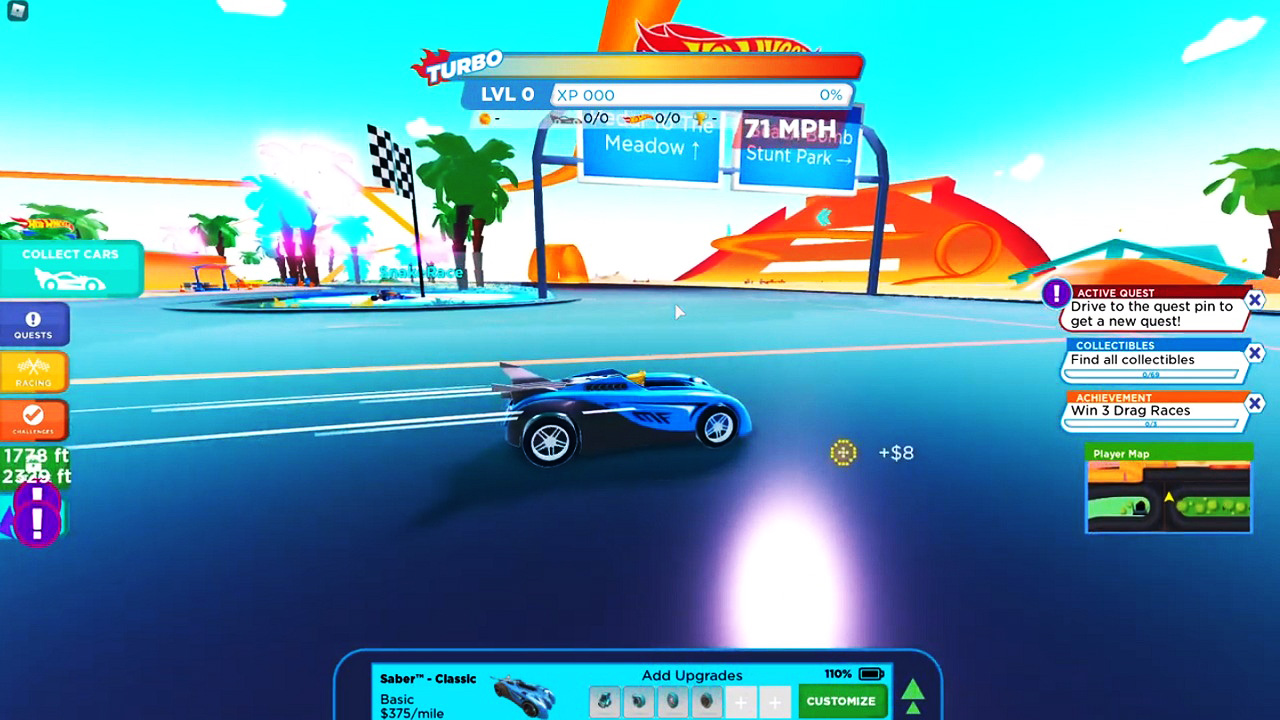Close the Collectibles tracker

1254,353
